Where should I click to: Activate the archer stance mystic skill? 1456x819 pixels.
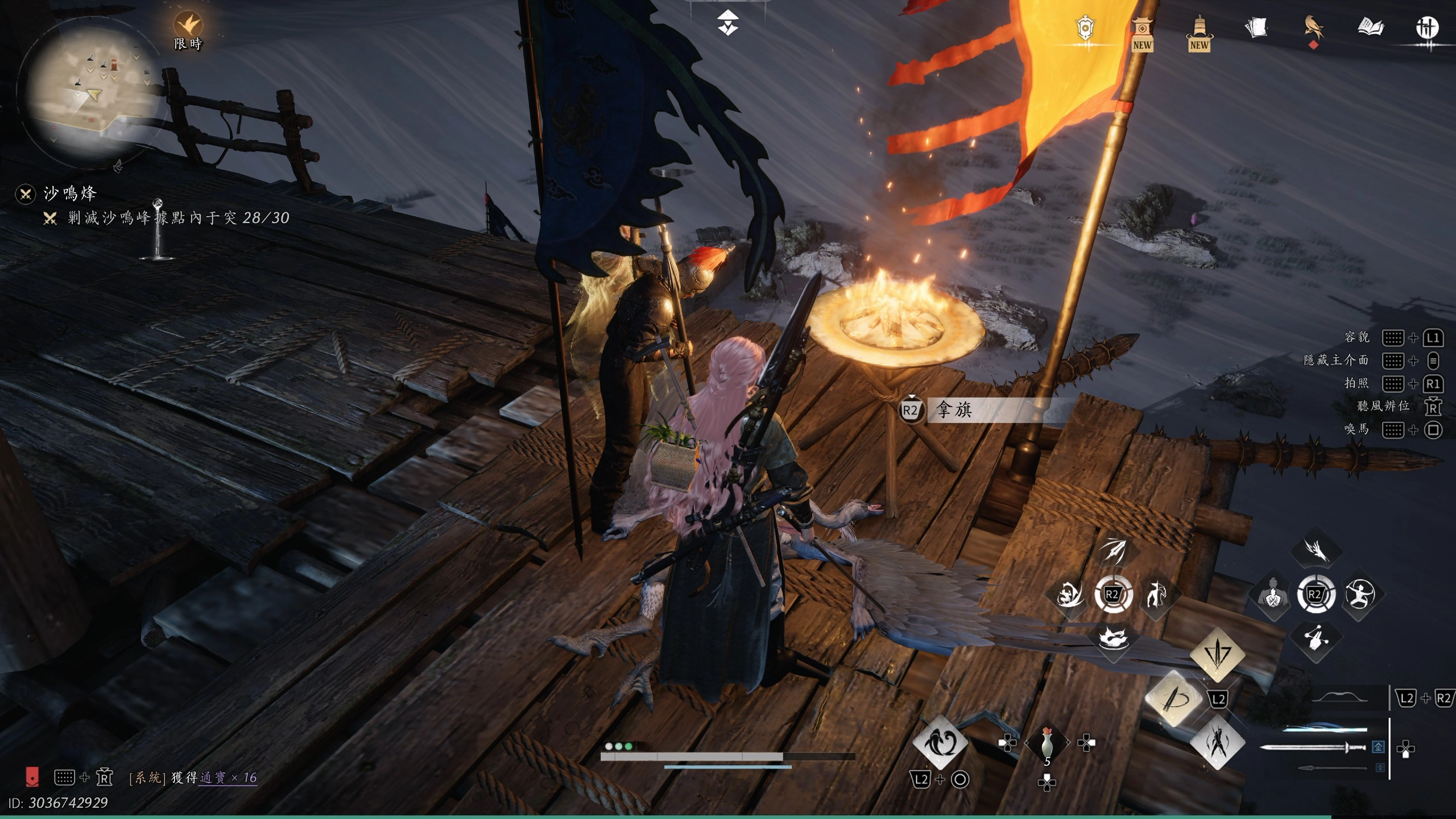pos(1359,595)
